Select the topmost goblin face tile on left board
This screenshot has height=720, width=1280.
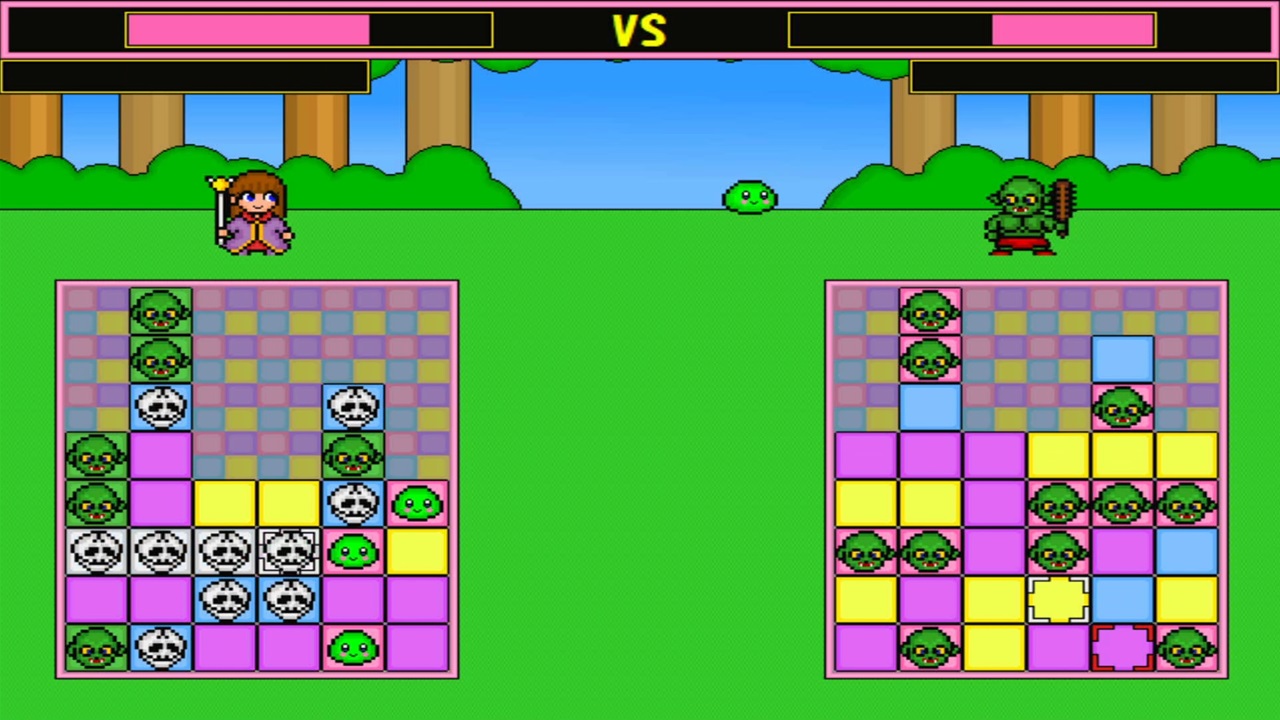point(161,311)
